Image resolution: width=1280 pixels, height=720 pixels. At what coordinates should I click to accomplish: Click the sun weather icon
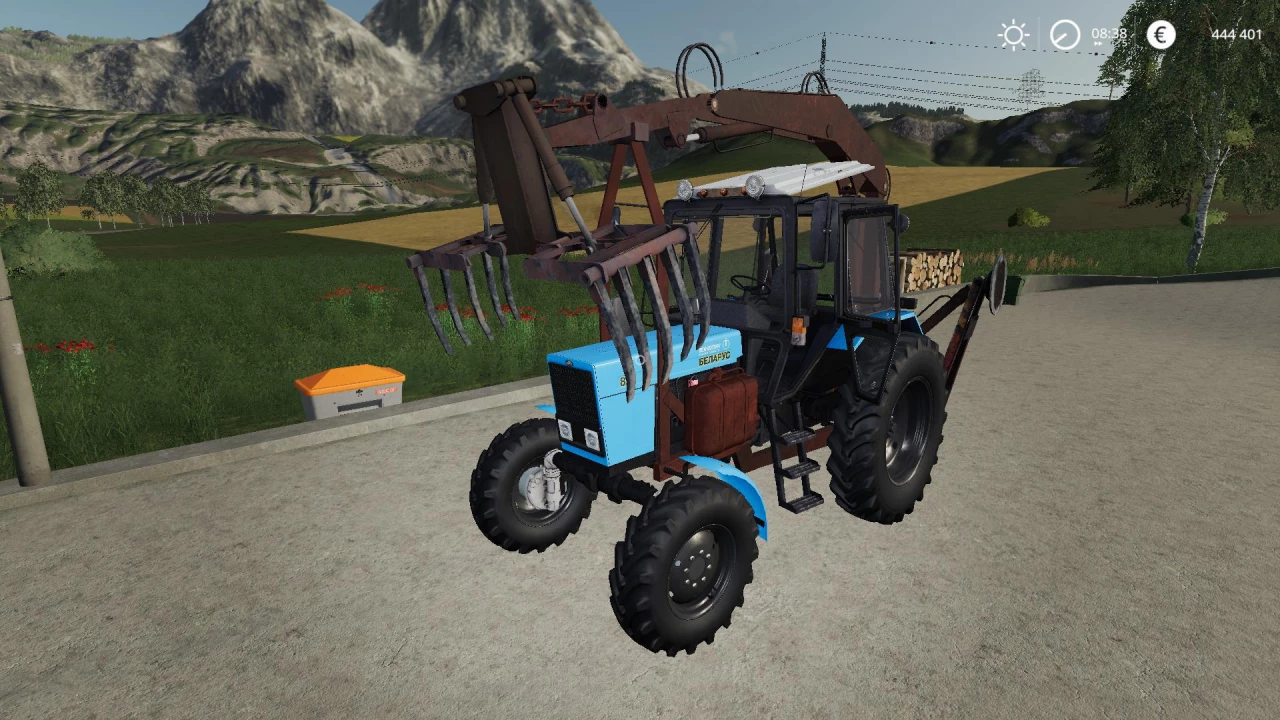1013,34
